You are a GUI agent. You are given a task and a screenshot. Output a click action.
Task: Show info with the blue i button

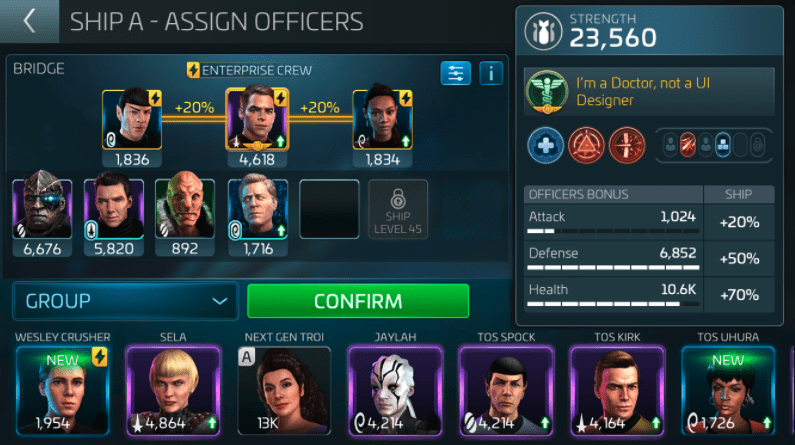tap(490, 73)
